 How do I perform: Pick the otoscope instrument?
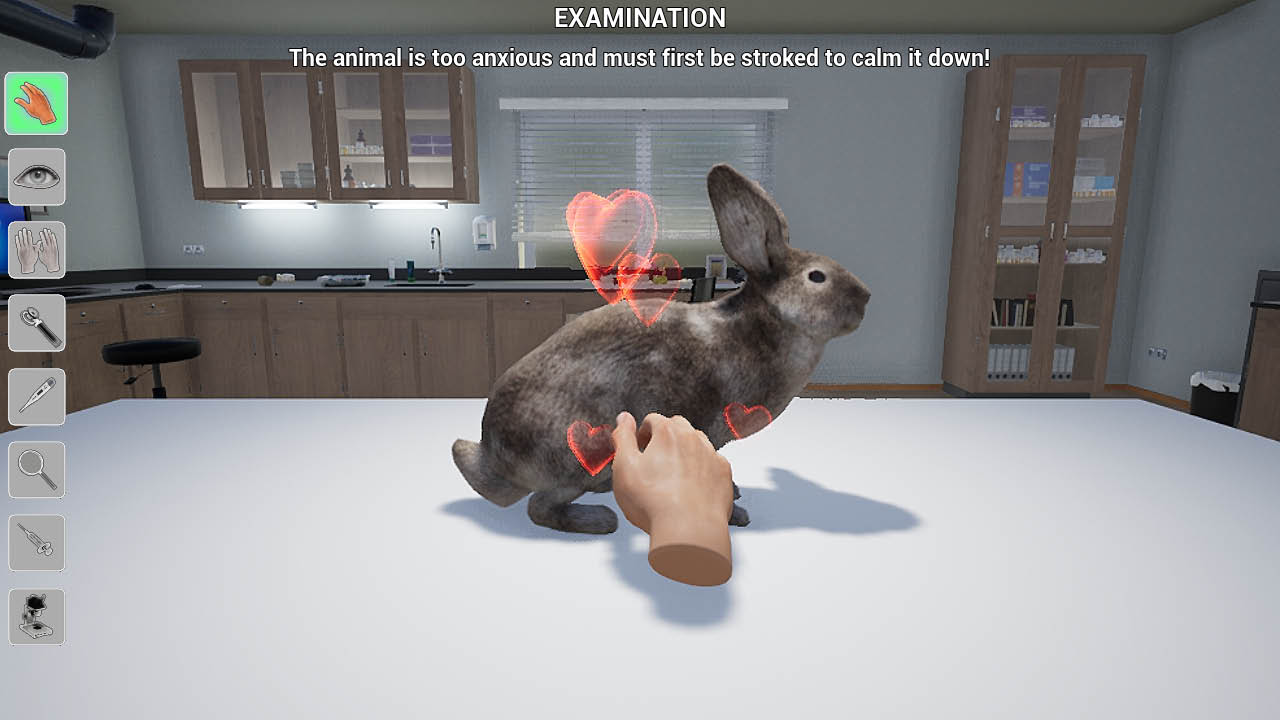pyautogui.click(x=36, y=323)
